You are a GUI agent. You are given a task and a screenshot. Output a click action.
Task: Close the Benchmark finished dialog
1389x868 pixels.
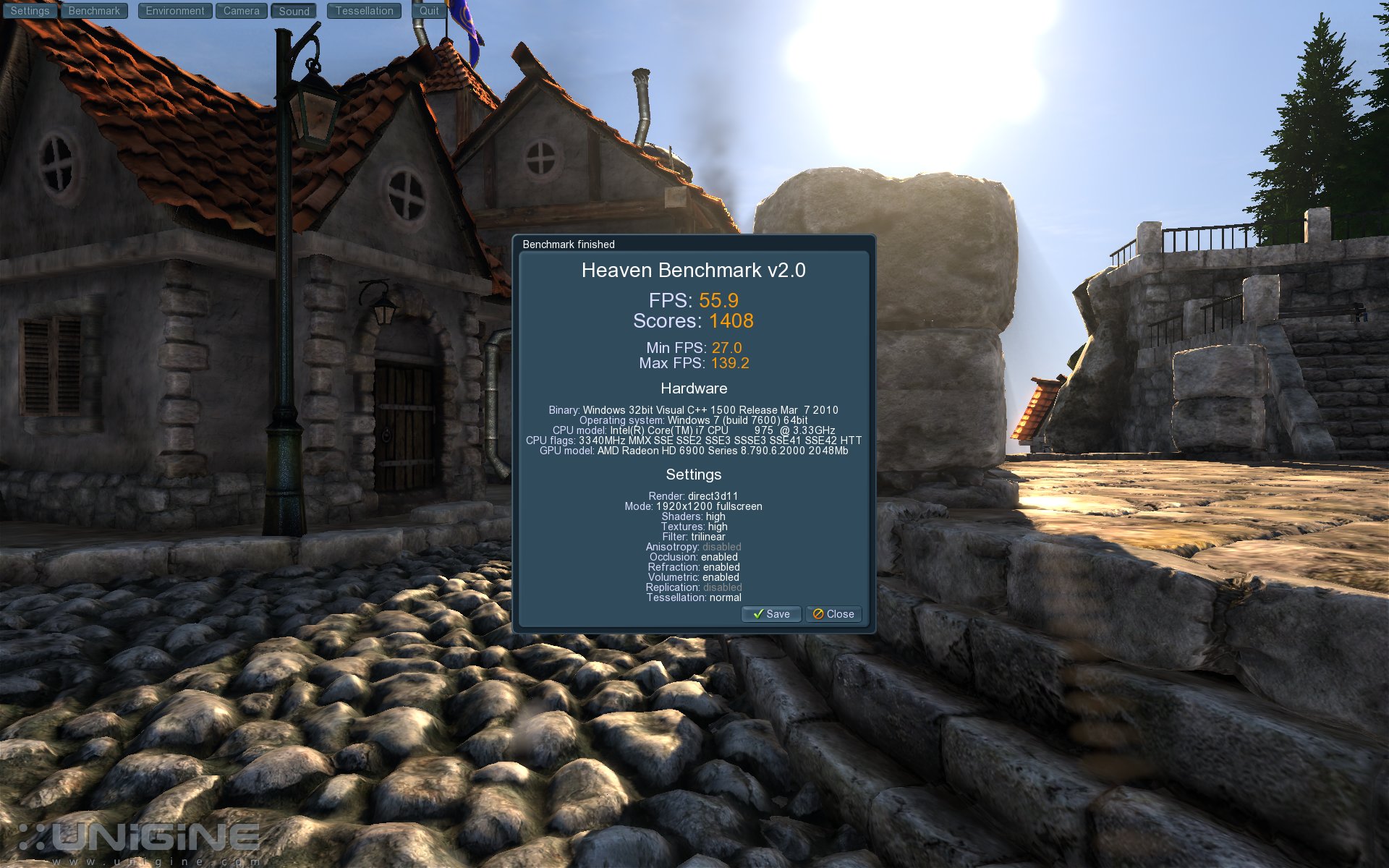(833, 614)
